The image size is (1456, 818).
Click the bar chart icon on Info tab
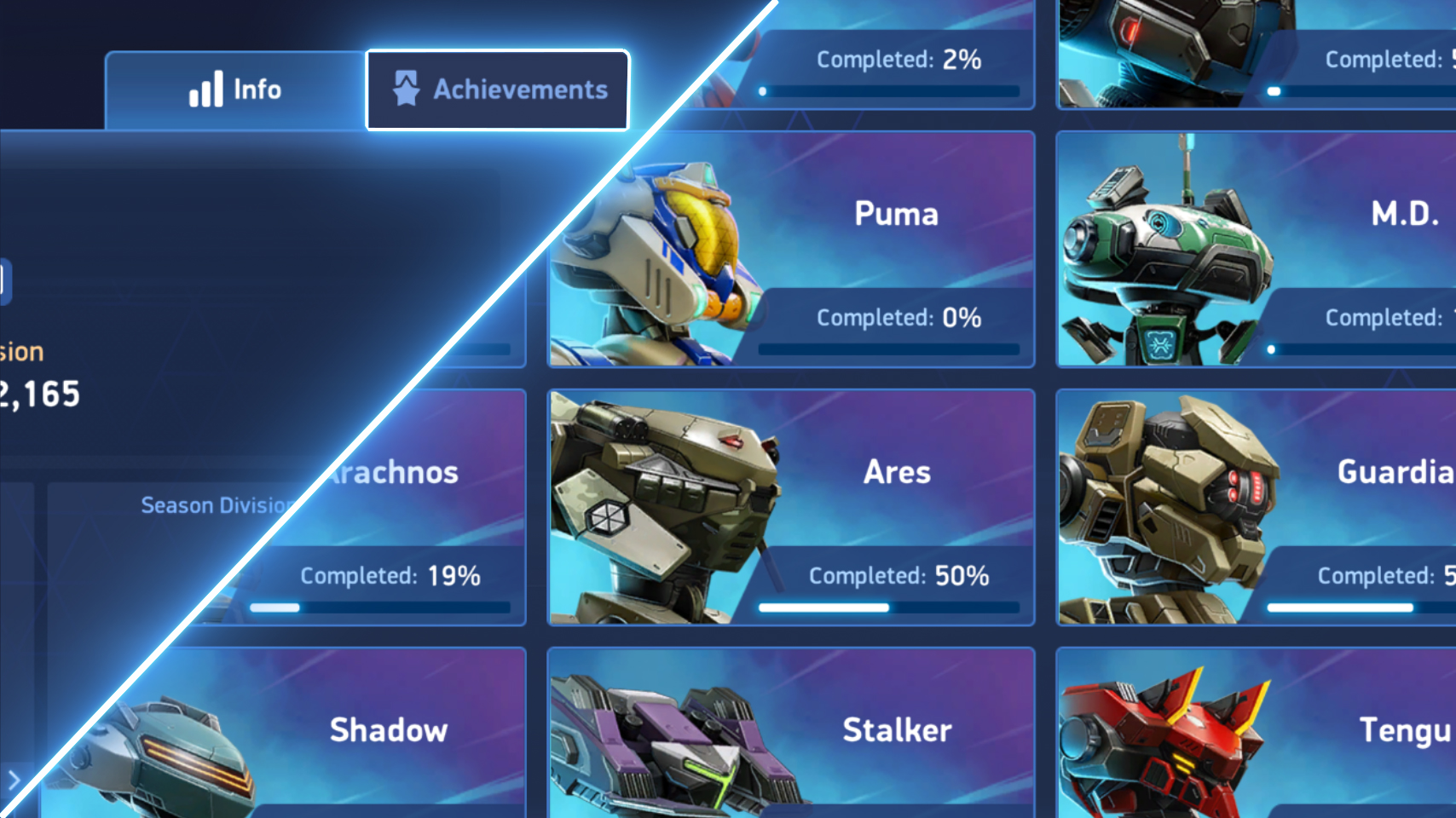207,89
